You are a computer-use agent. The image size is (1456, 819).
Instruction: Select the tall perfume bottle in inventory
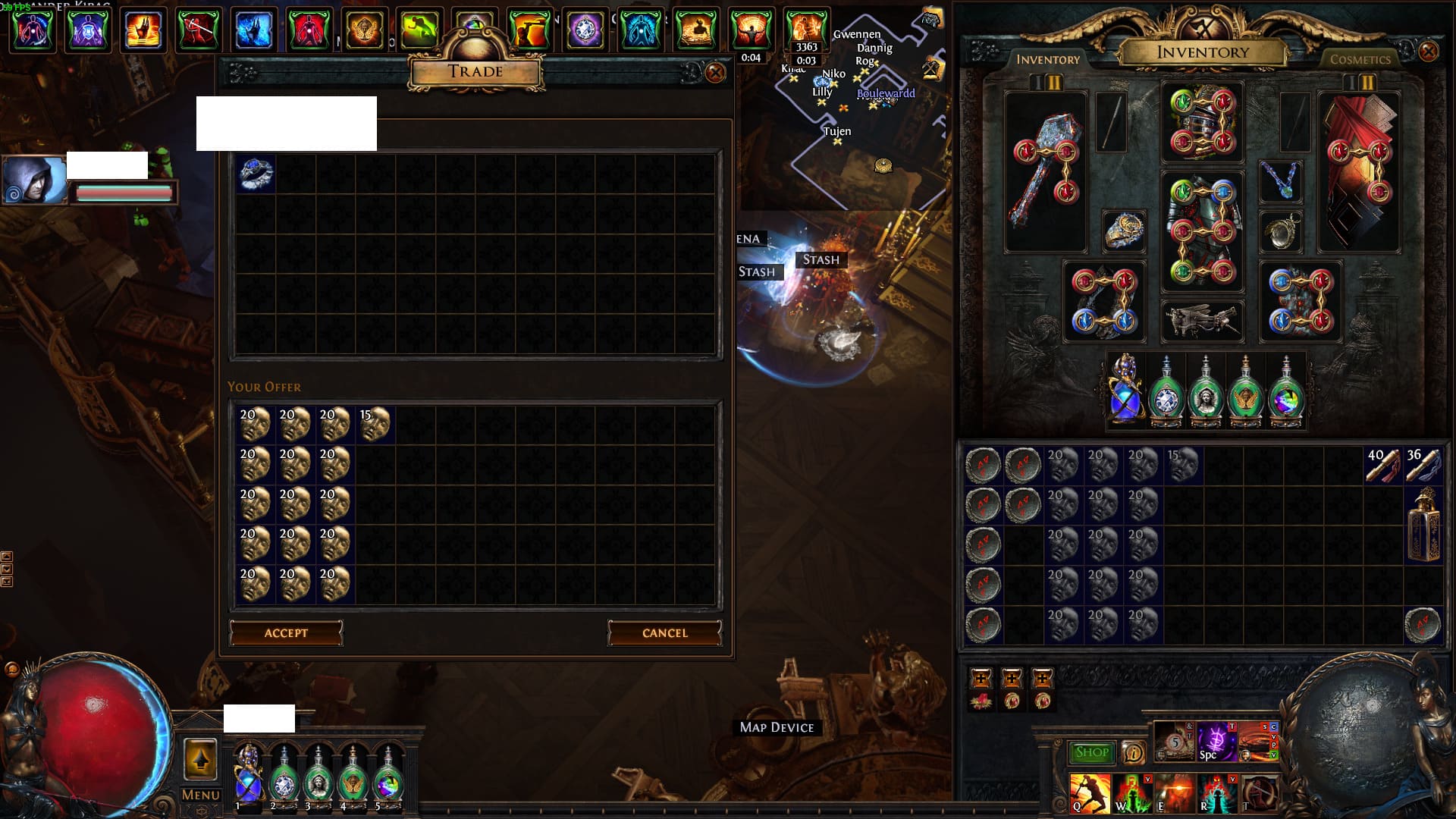coord(1423,525)
